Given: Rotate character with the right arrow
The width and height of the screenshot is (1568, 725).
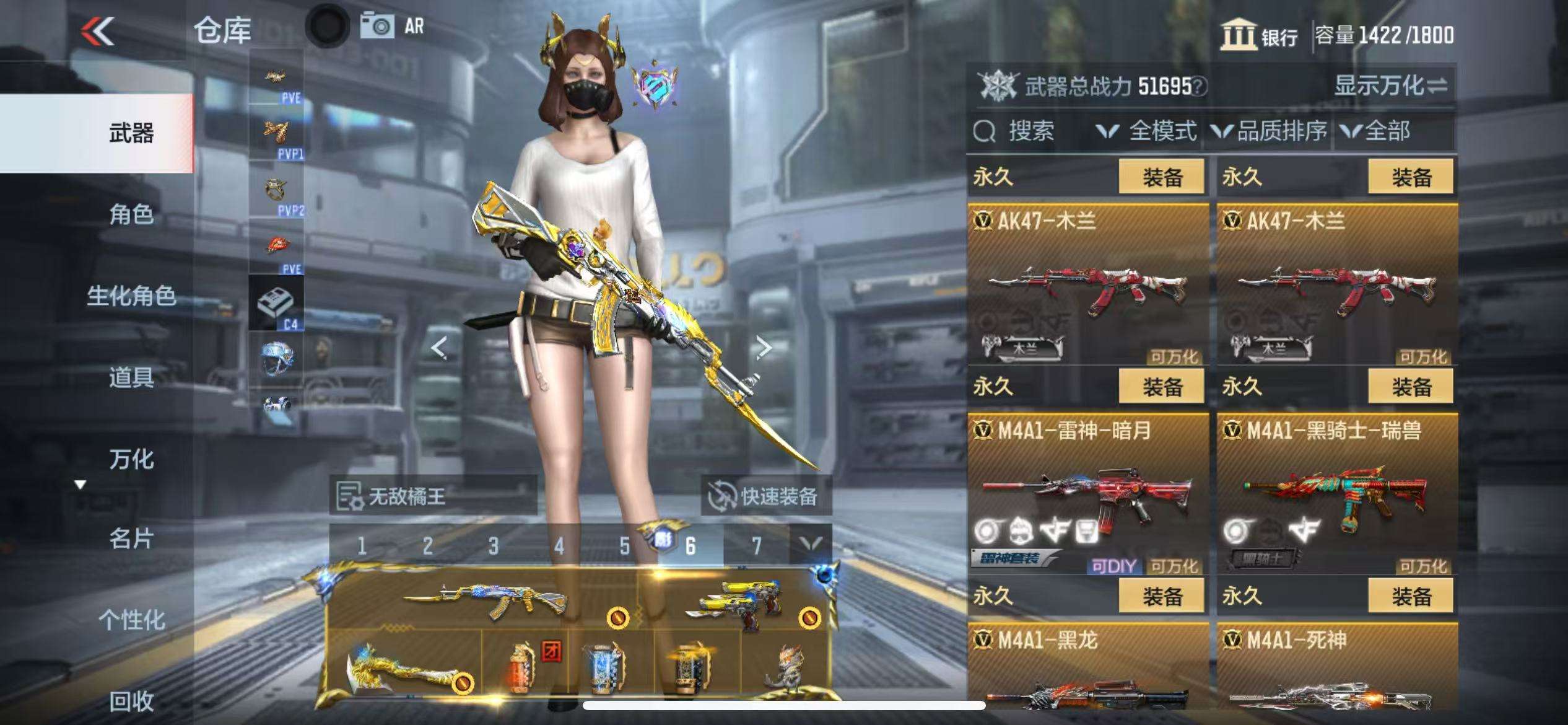Looking at the screenshot, I should tap(764, 348).
